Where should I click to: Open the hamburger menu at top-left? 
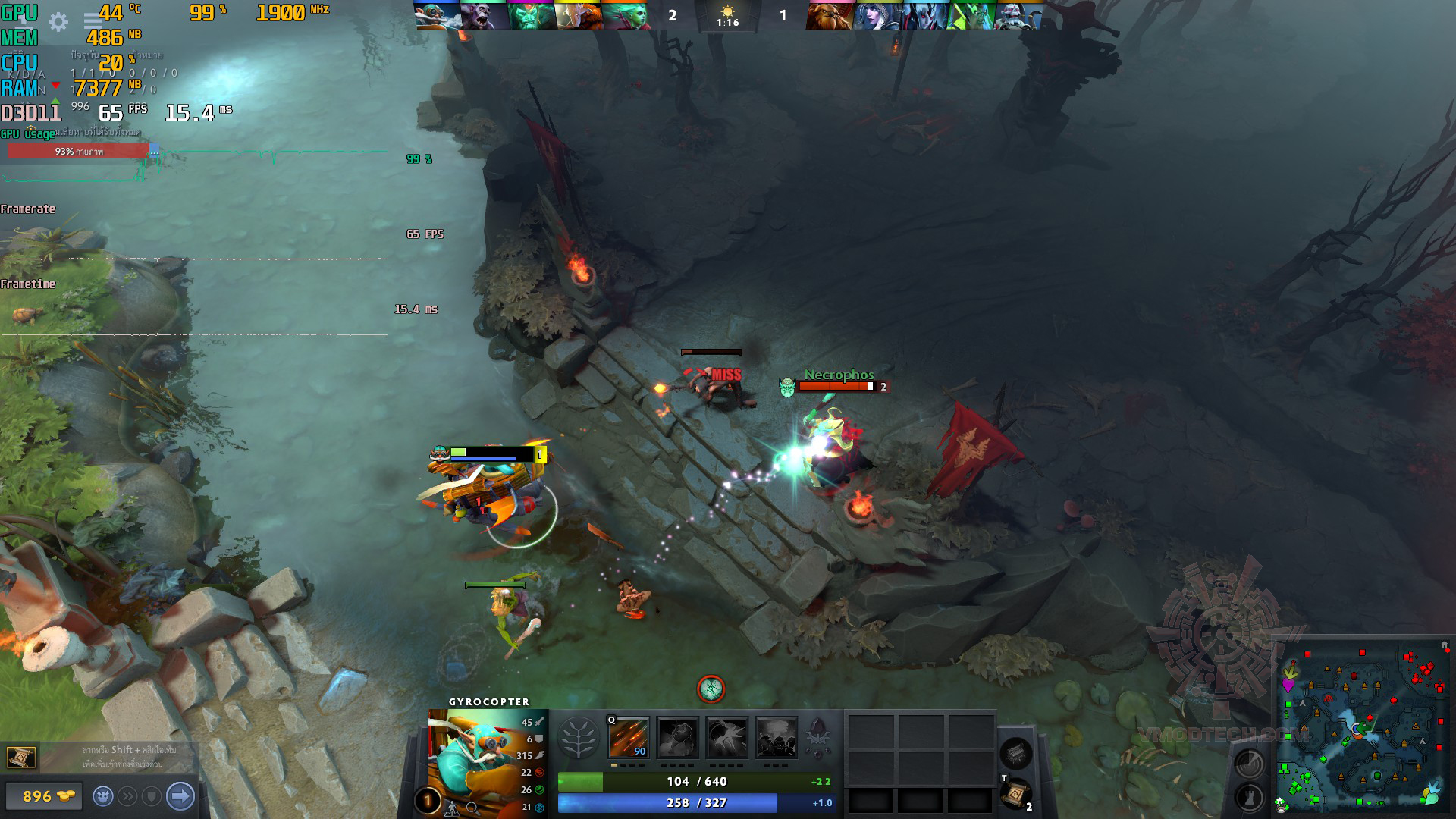(93, 20)
